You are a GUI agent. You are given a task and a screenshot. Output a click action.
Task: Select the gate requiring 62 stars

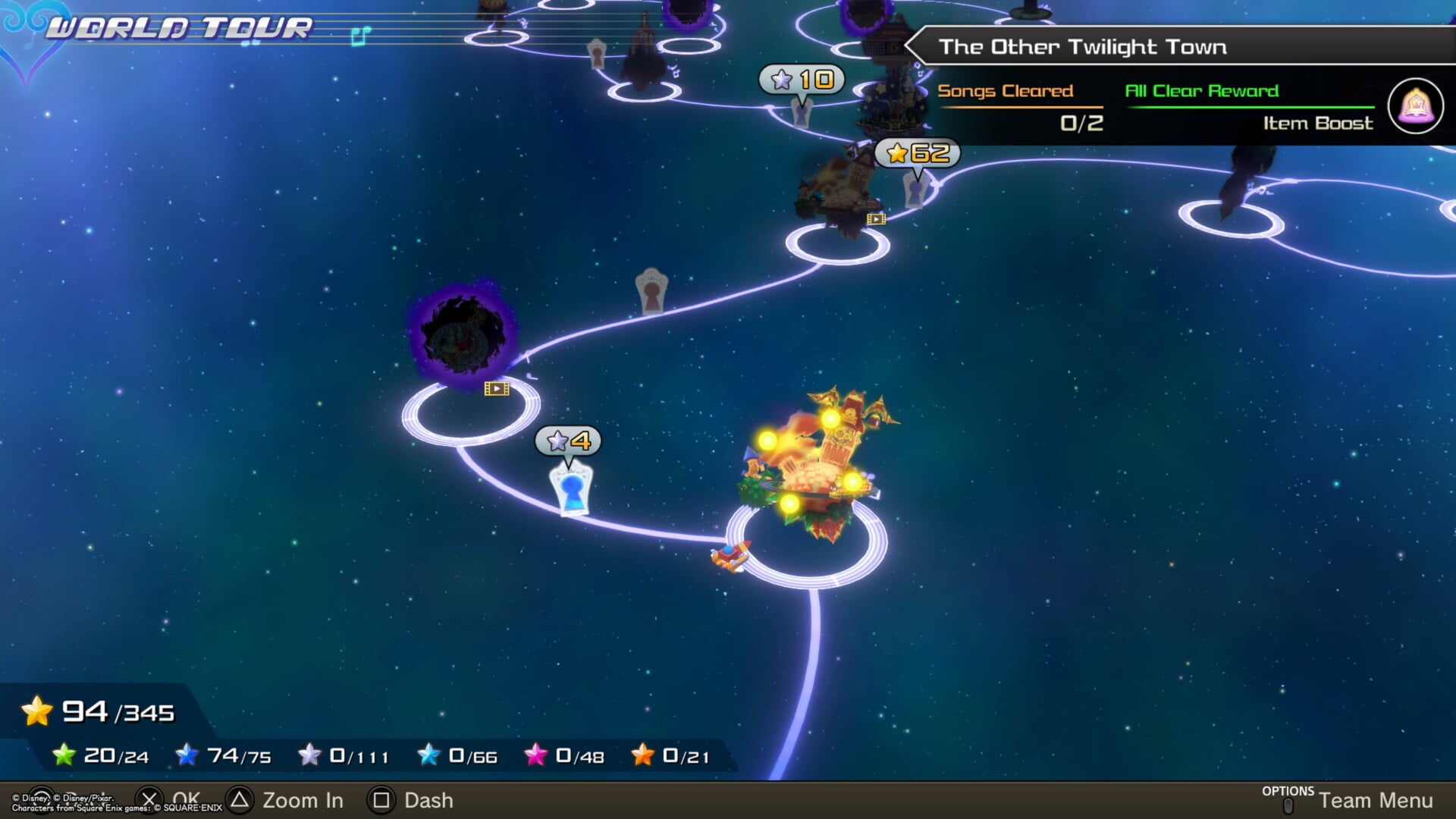[917, 188]
